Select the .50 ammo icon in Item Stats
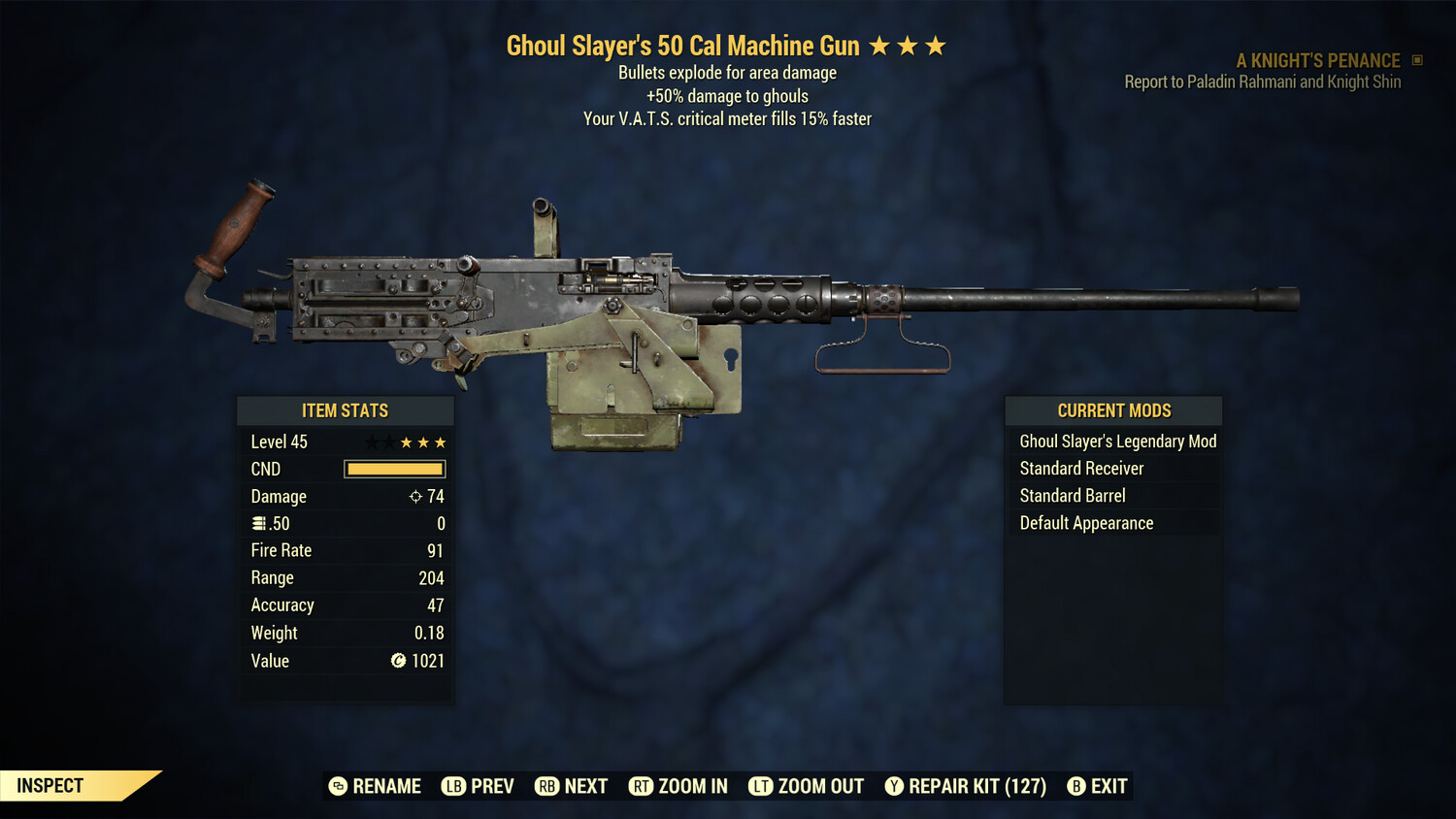 (259, 523)
